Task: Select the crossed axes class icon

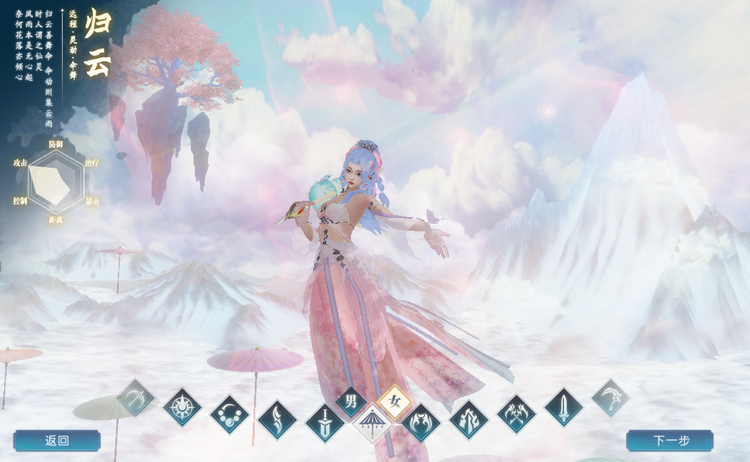Action: coord(516,414)
